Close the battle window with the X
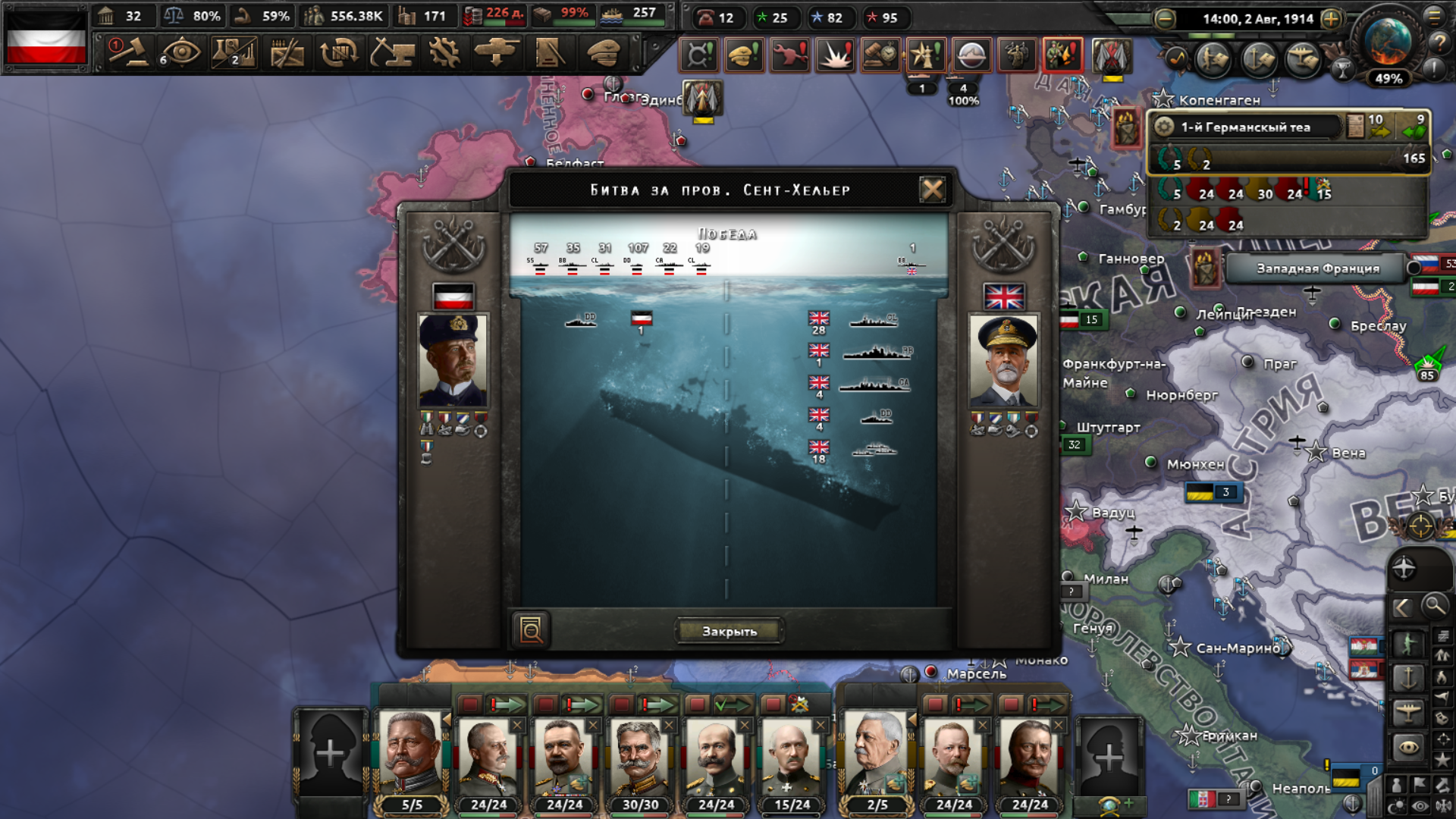Image resolution: width=1456 pixels, height=819 pixels. (x=932, y=190)
